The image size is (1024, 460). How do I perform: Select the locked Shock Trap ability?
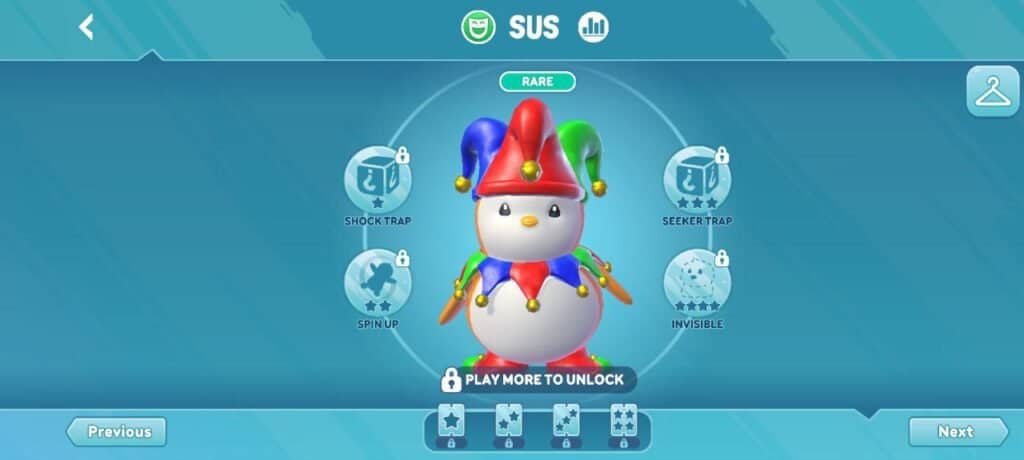click(378, 180)
